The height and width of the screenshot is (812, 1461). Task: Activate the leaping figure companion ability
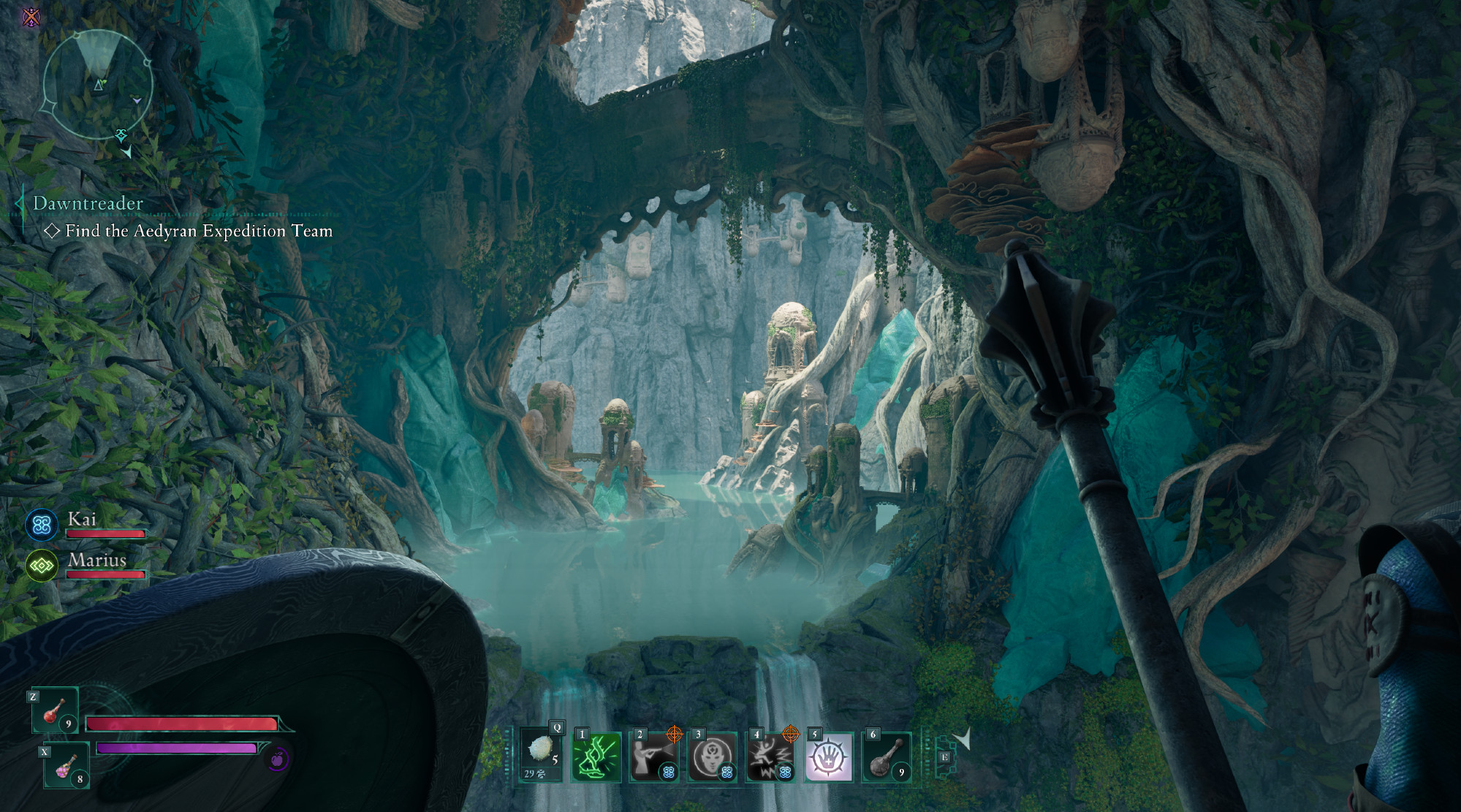(x=770, y=757)
